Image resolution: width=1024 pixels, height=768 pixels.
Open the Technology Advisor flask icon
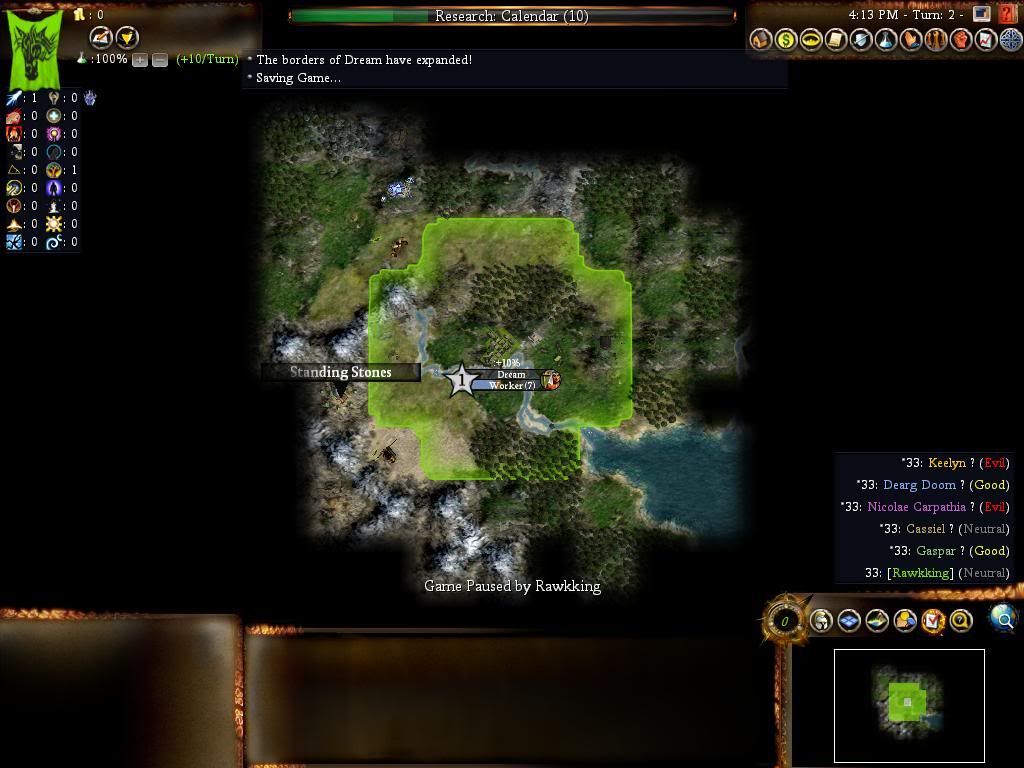pyautogui.click(x=886, y=40)
